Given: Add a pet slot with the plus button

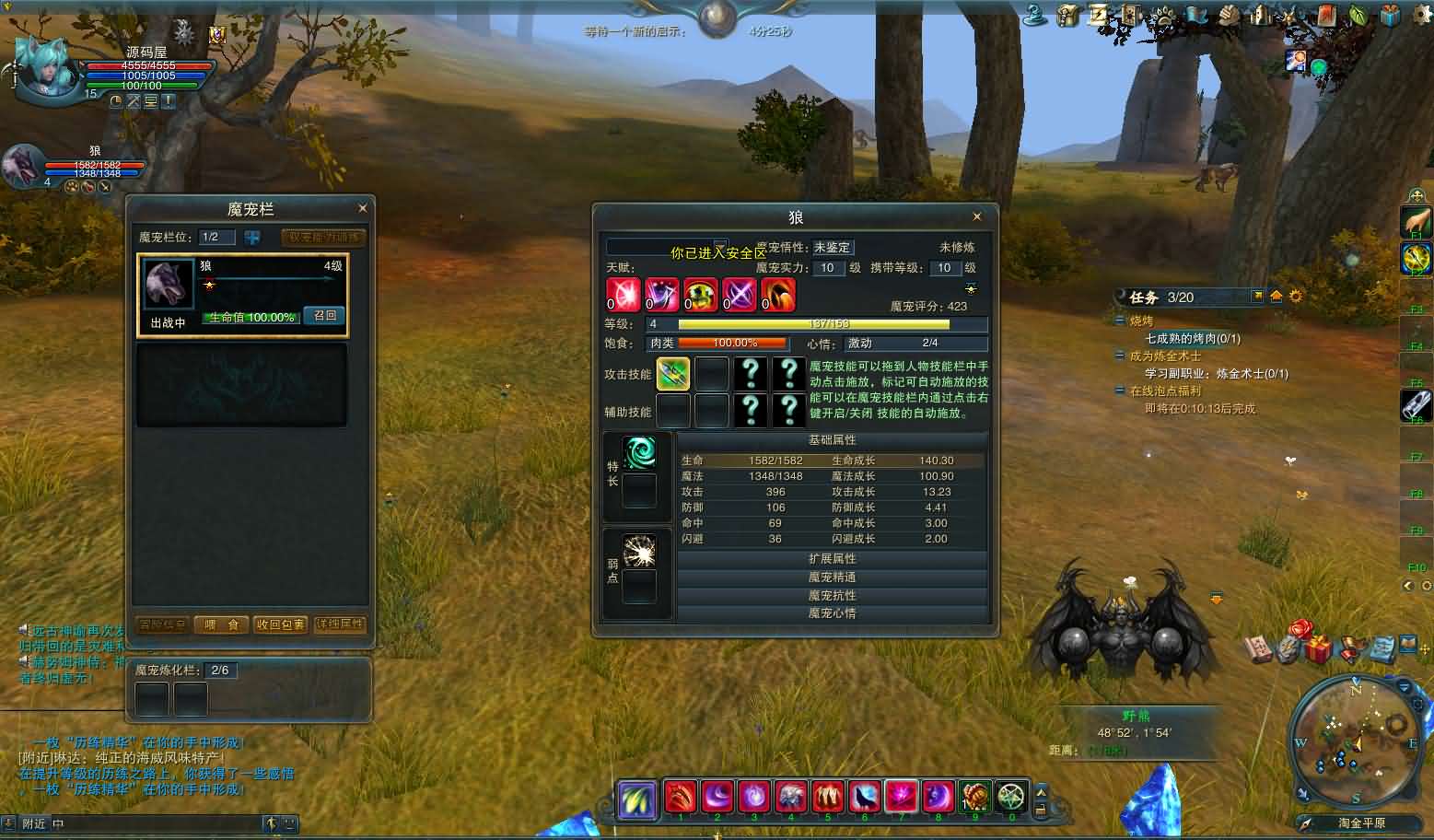Looking at the screenshot, I should tap(251, 238).
